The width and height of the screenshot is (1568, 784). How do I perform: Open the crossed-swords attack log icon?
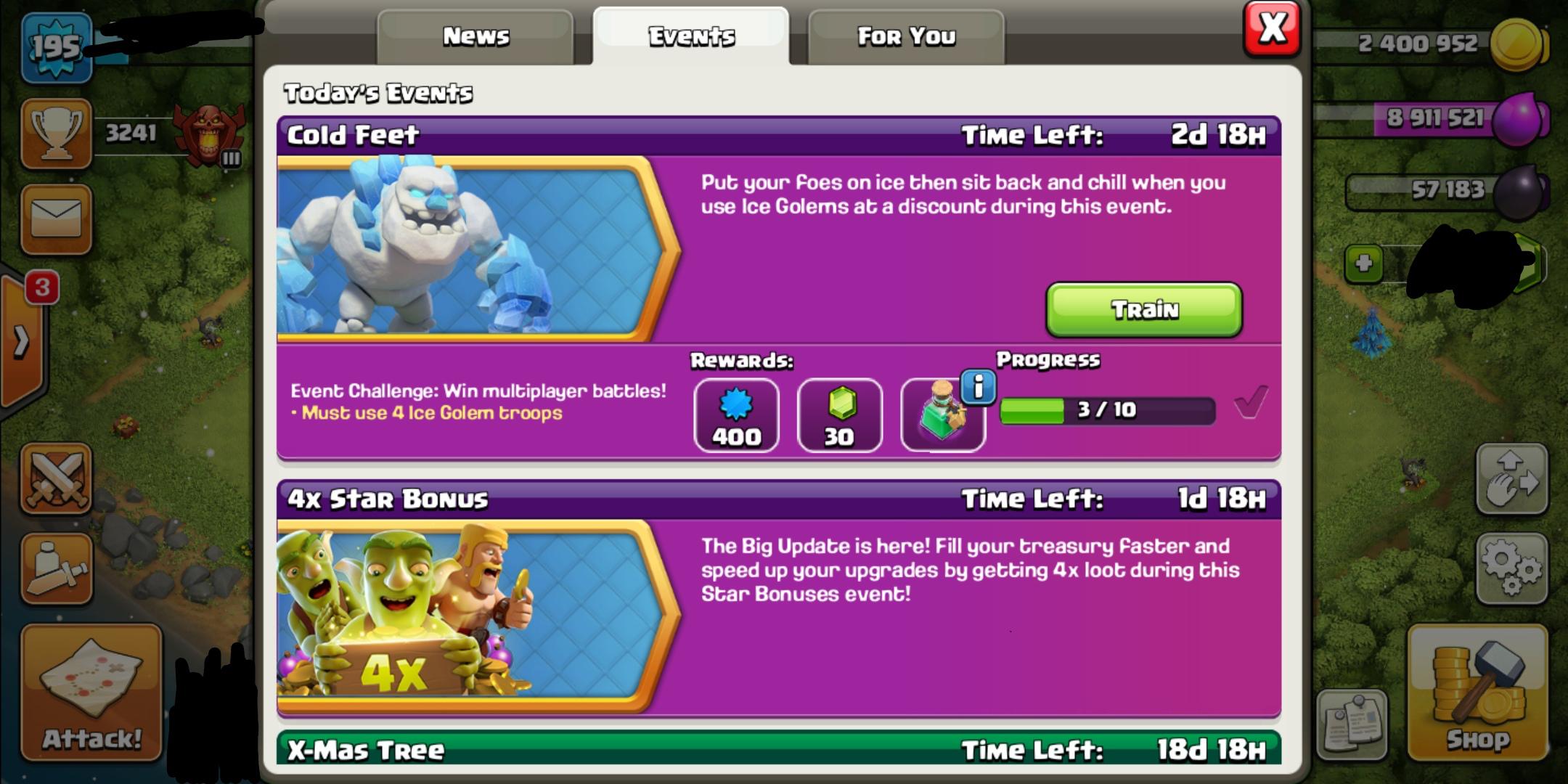pyautogui.click(x=57, y=479)
